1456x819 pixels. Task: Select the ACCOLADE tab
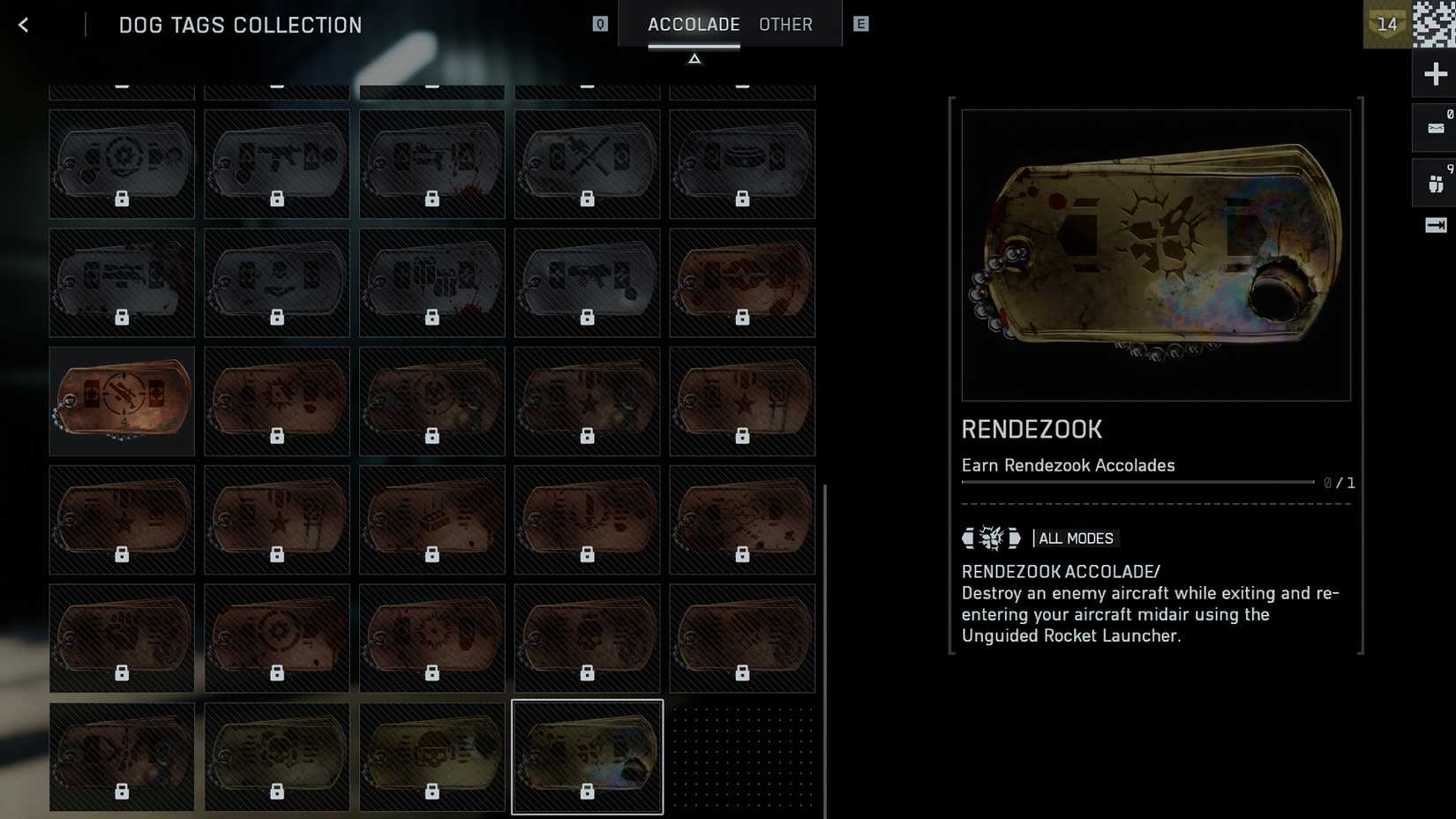pyautogui.click(x=694, y=24)
